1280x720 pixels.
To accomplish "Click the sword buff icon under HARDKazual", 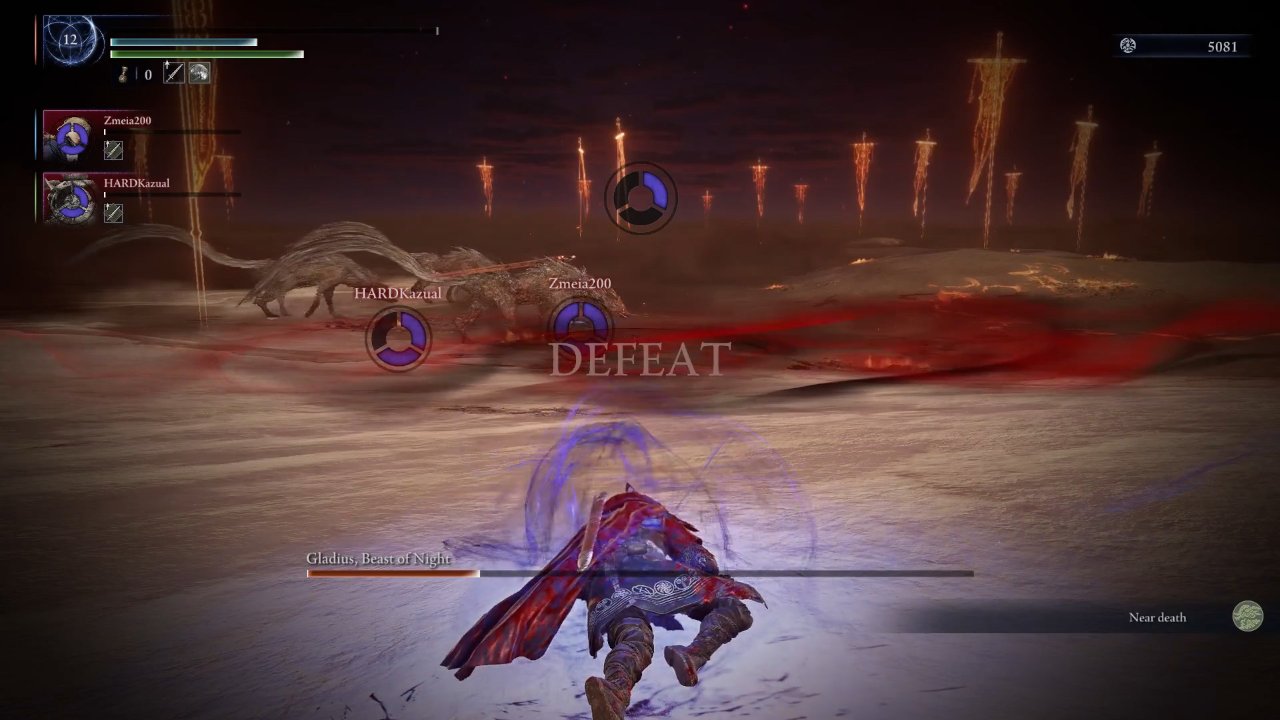I will (x=114, y=212).
